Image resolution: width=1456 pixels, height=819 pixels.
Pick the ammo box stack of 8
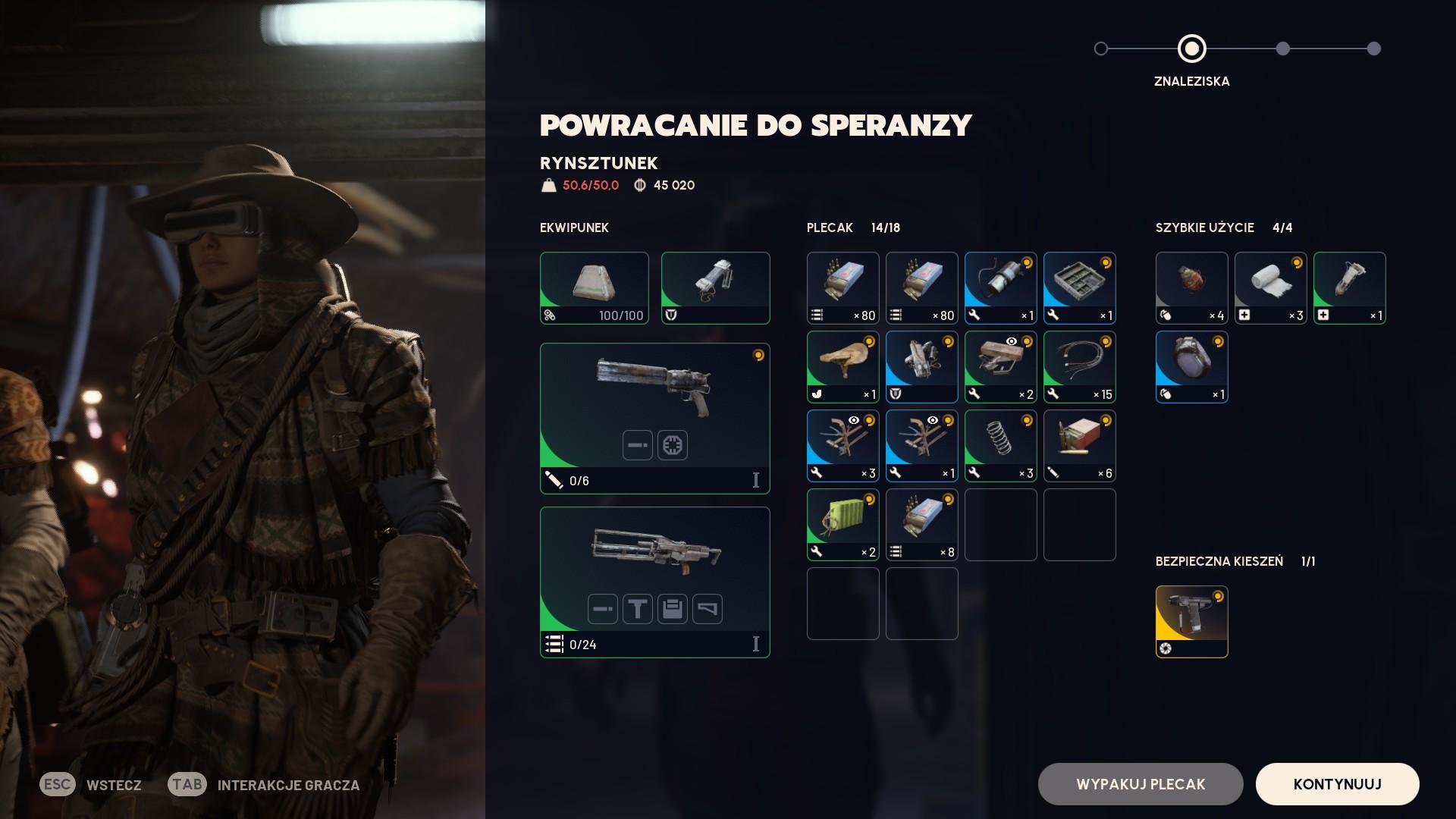click(x=921, y=525)
